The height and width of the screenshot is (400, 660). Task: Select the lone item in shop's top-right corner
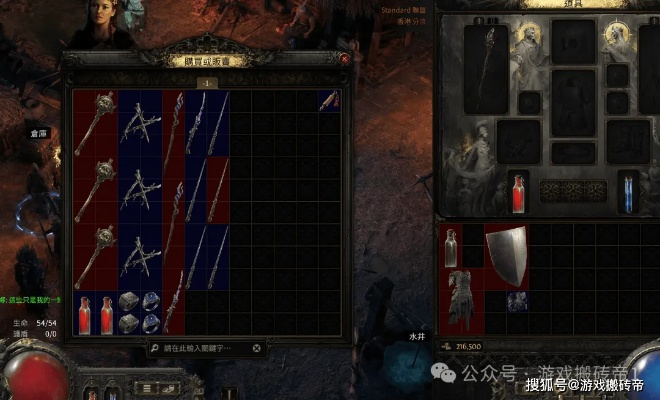pyautogui.click(x=329, y=100)
